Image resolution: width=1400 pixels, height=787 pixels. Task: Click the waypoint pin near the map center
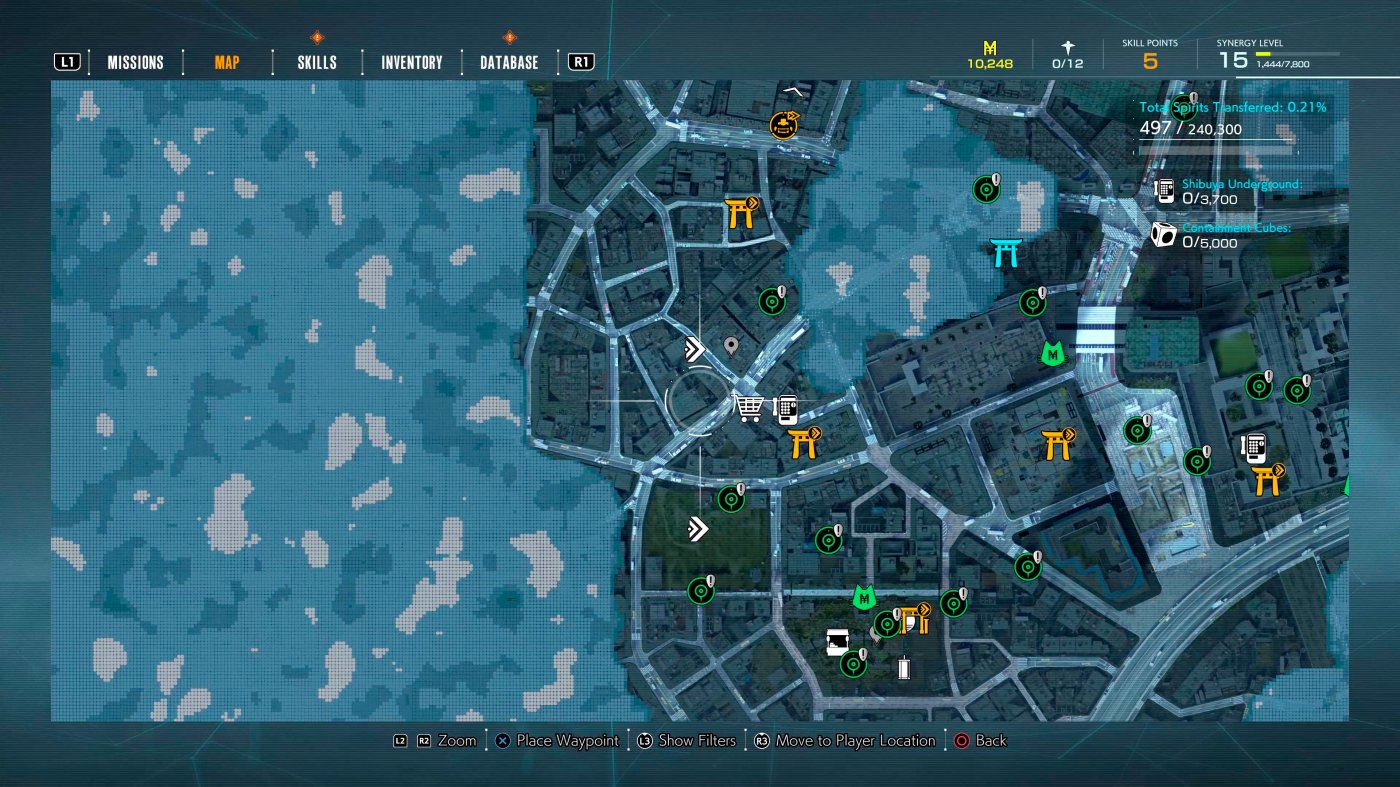click(730, 347)
